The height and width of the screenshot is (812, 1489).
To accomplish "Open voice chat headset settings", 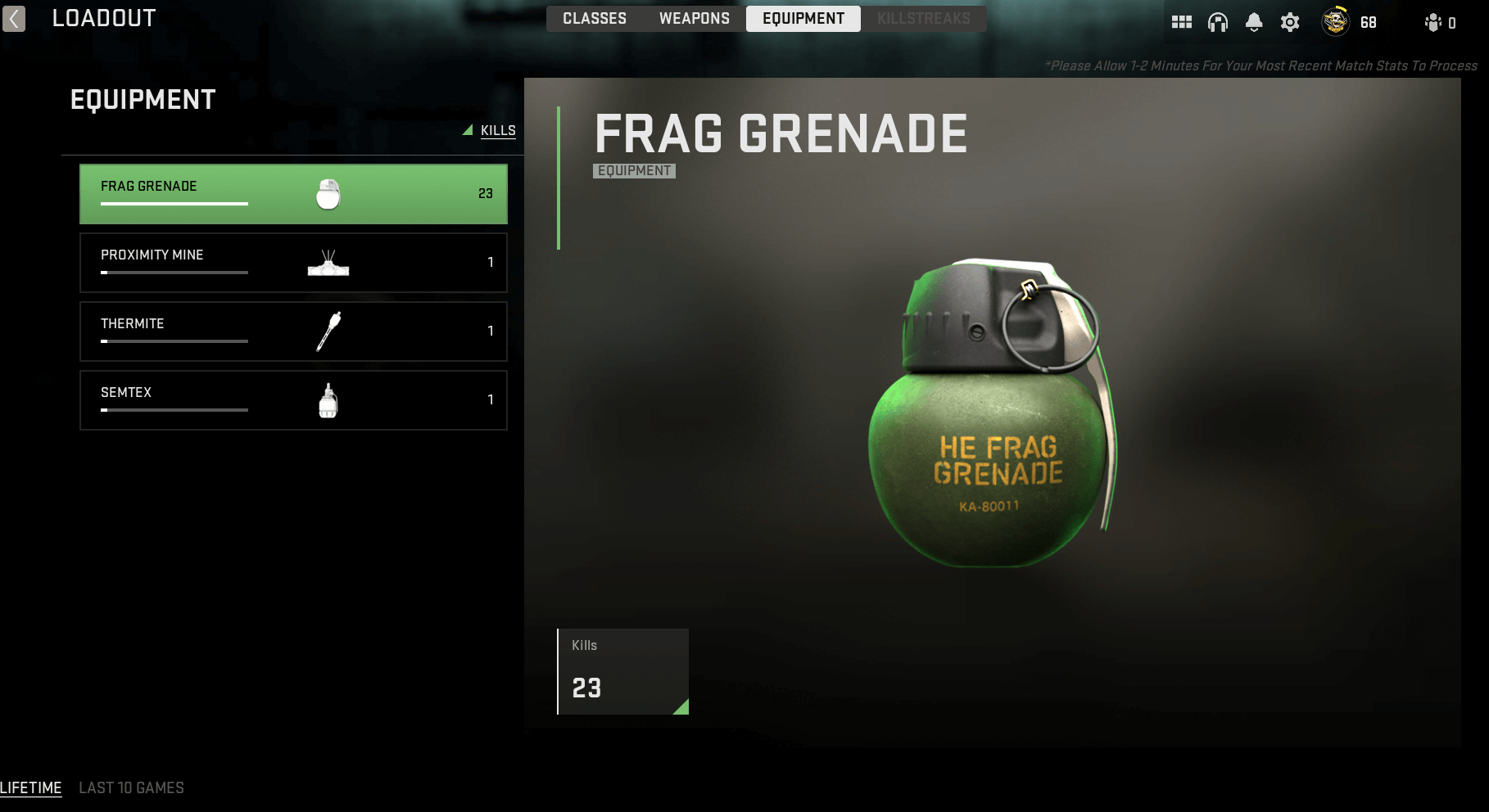I will click(1218, 22).
